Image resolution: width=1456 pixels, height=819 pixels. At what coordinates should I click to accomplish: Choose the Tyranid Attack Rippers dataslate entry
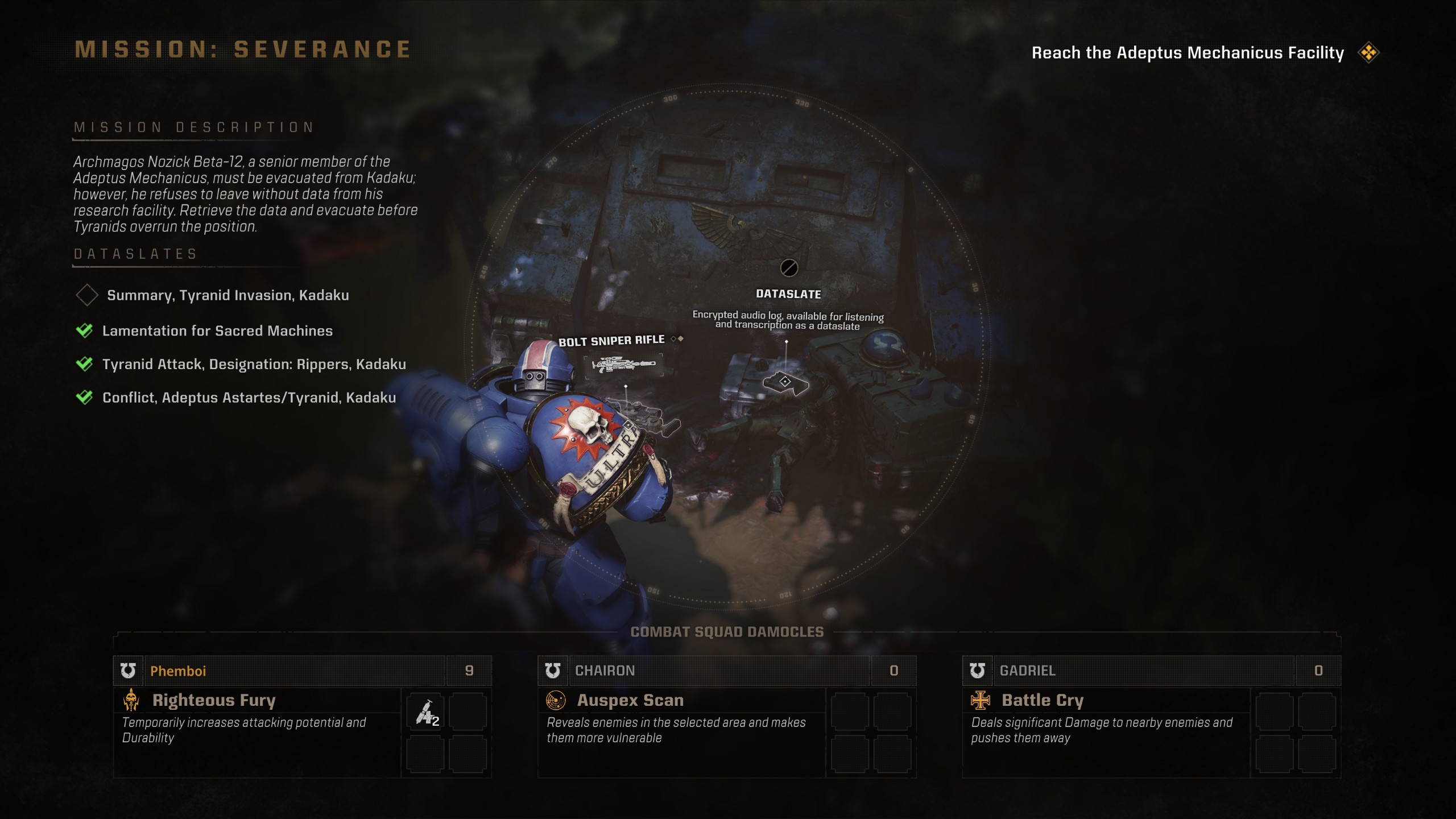pyautogui.click(x=254, y=365)
